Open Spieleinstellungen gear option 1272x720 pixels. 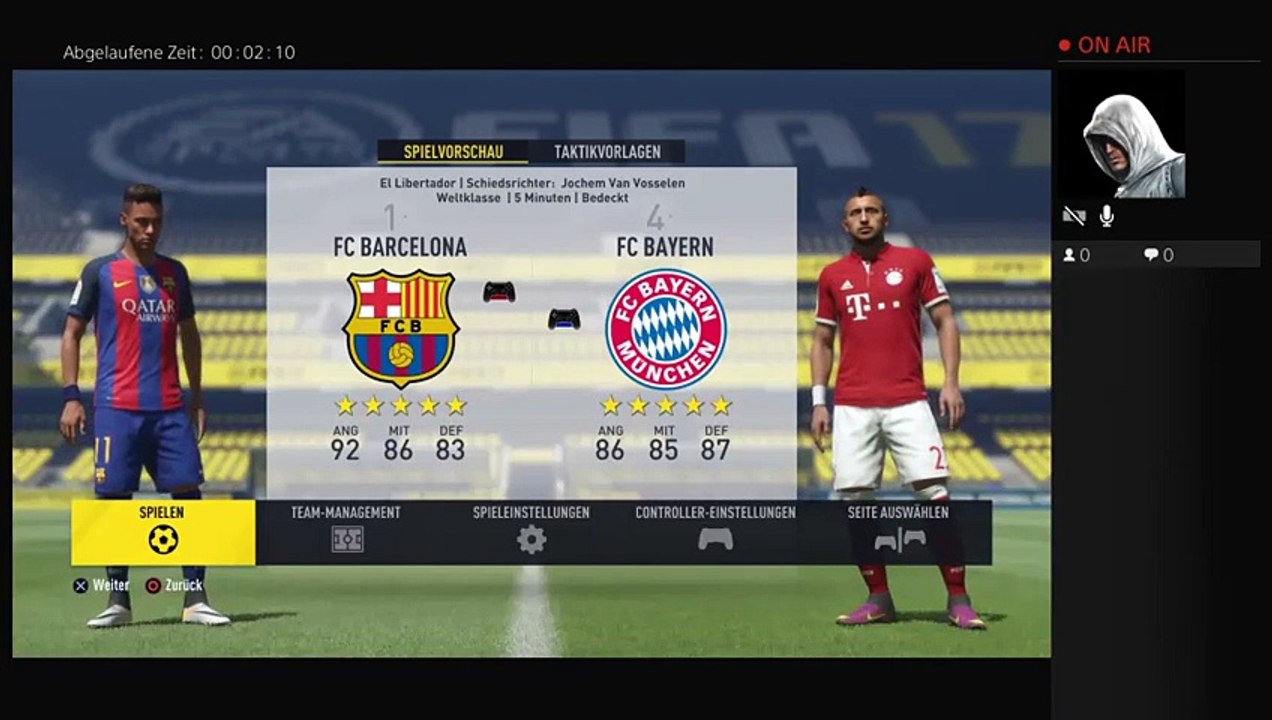[x=531, y=532]
